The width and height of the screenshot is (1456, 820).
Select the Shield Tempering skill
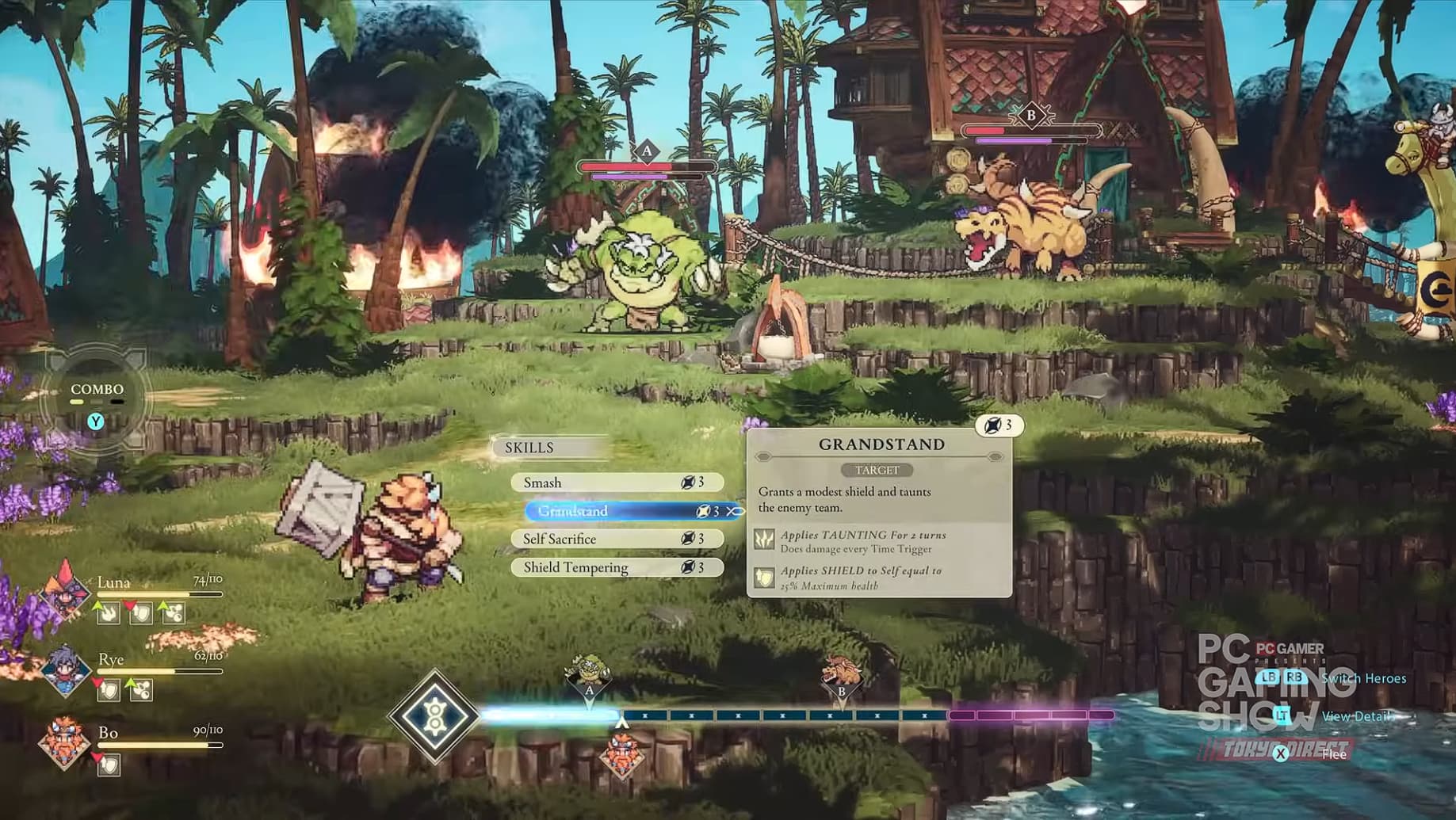[x=617, y=567]
